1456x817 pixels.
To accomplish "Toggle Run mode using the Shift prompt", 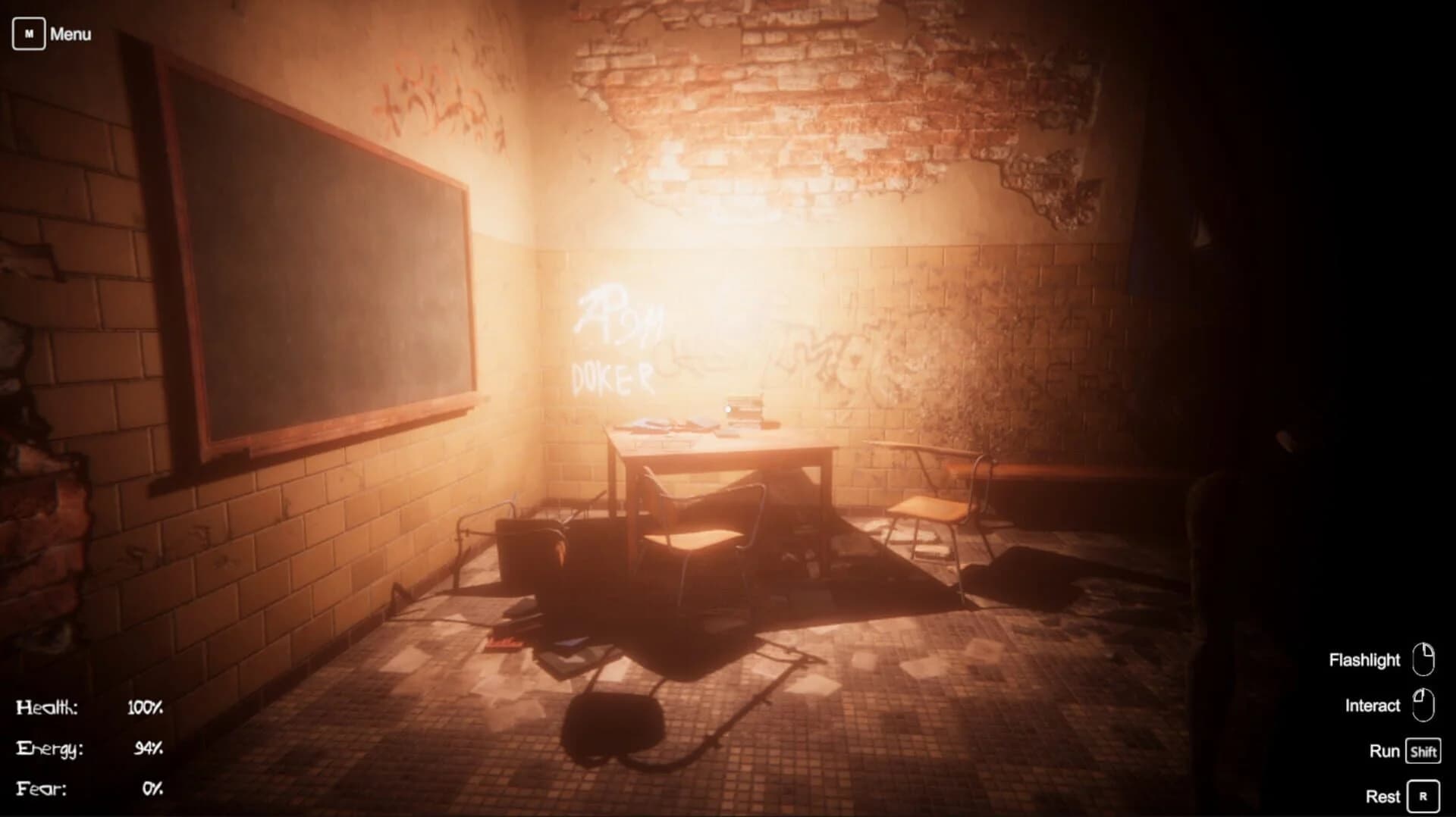I will click(1385, 751).
